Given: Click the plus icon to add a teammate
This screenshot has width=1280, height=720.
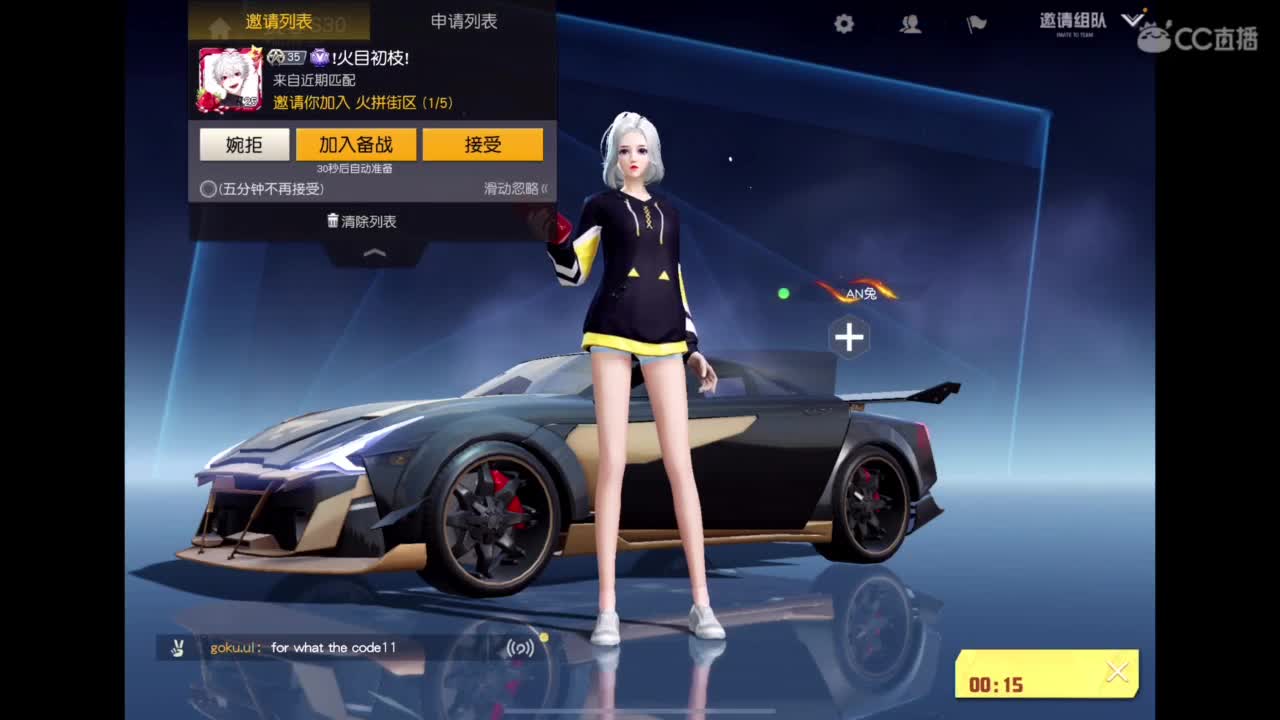Looking at the screenshot, I should pyautogui.click(x=849, y=338).
